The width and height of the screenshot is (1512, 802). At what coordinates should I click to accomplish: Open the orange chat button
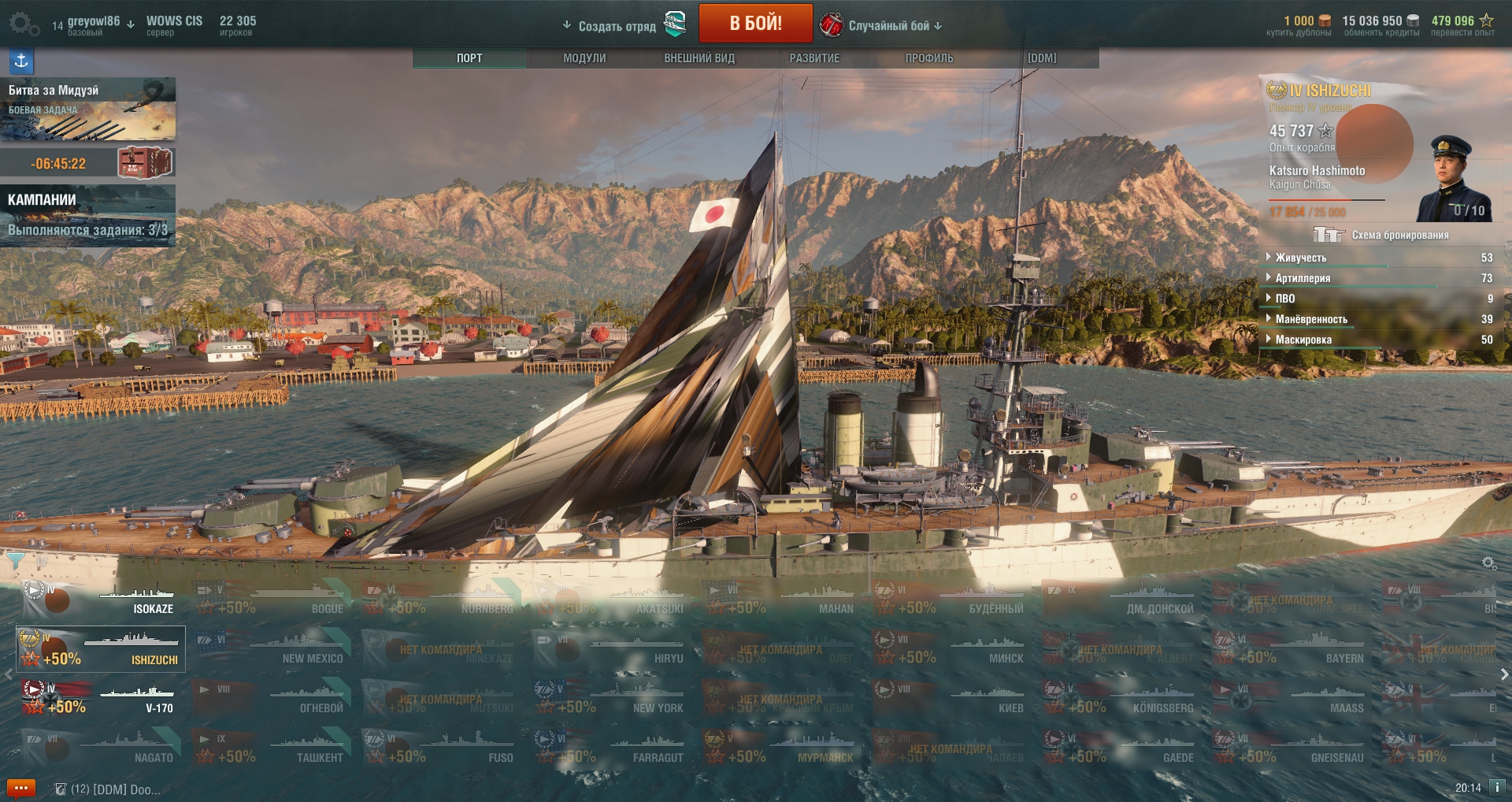click(21, 788)
